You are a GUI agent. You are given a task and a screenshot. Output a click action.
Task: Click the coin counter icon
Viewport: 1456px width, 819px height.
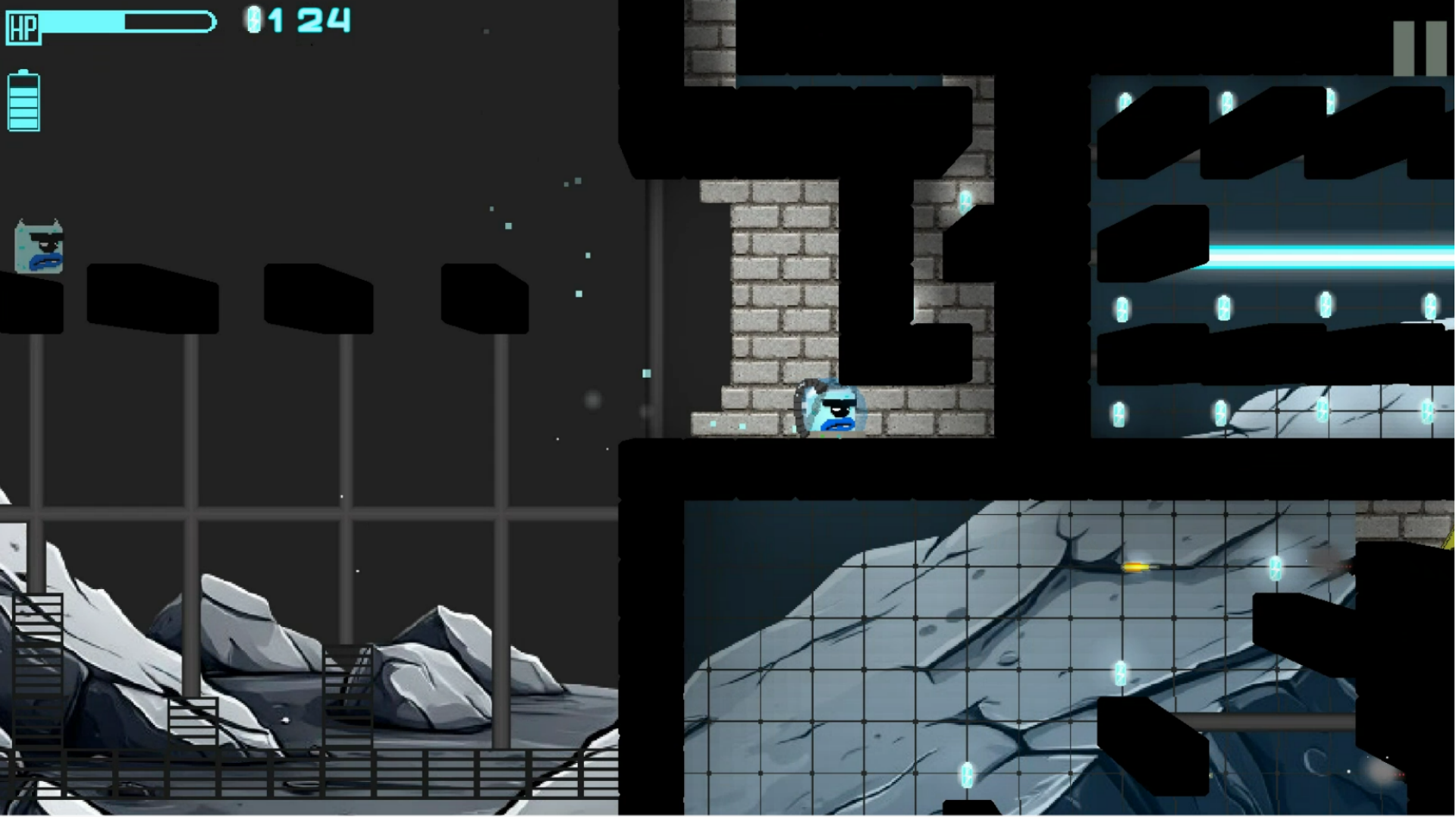[254, 20]
